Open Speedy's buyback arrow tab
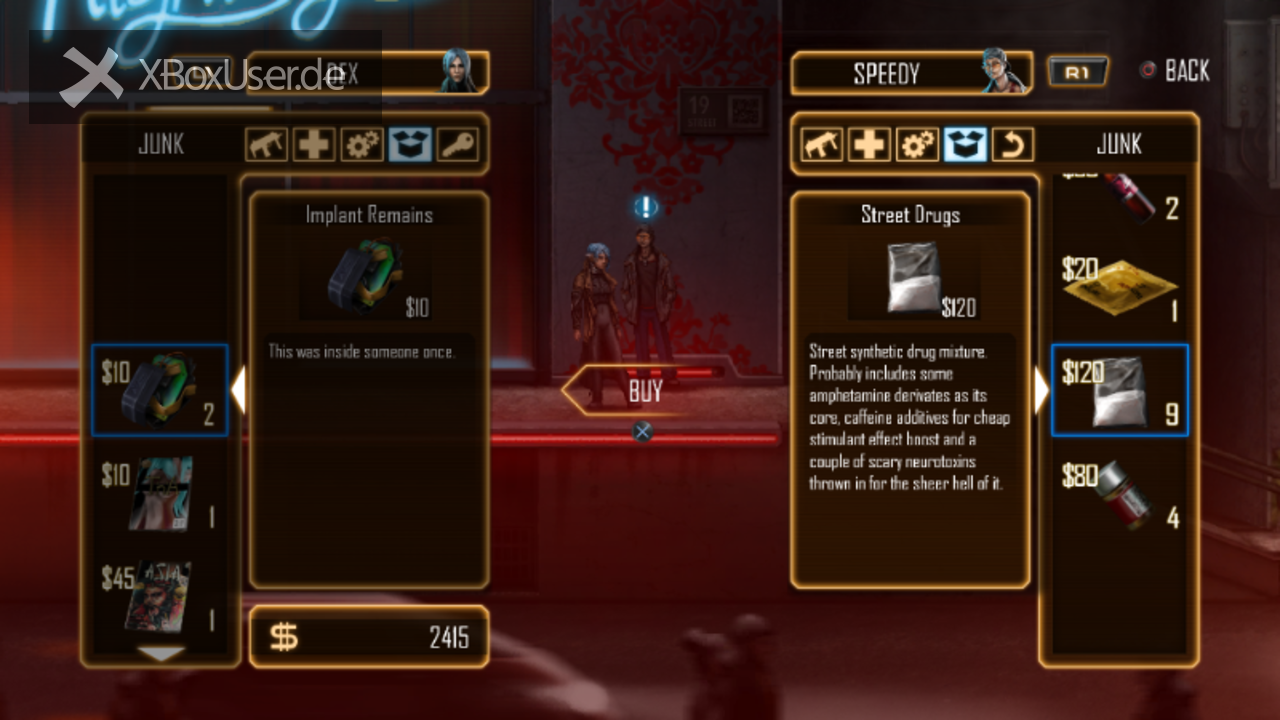 tap(1012, 146)
